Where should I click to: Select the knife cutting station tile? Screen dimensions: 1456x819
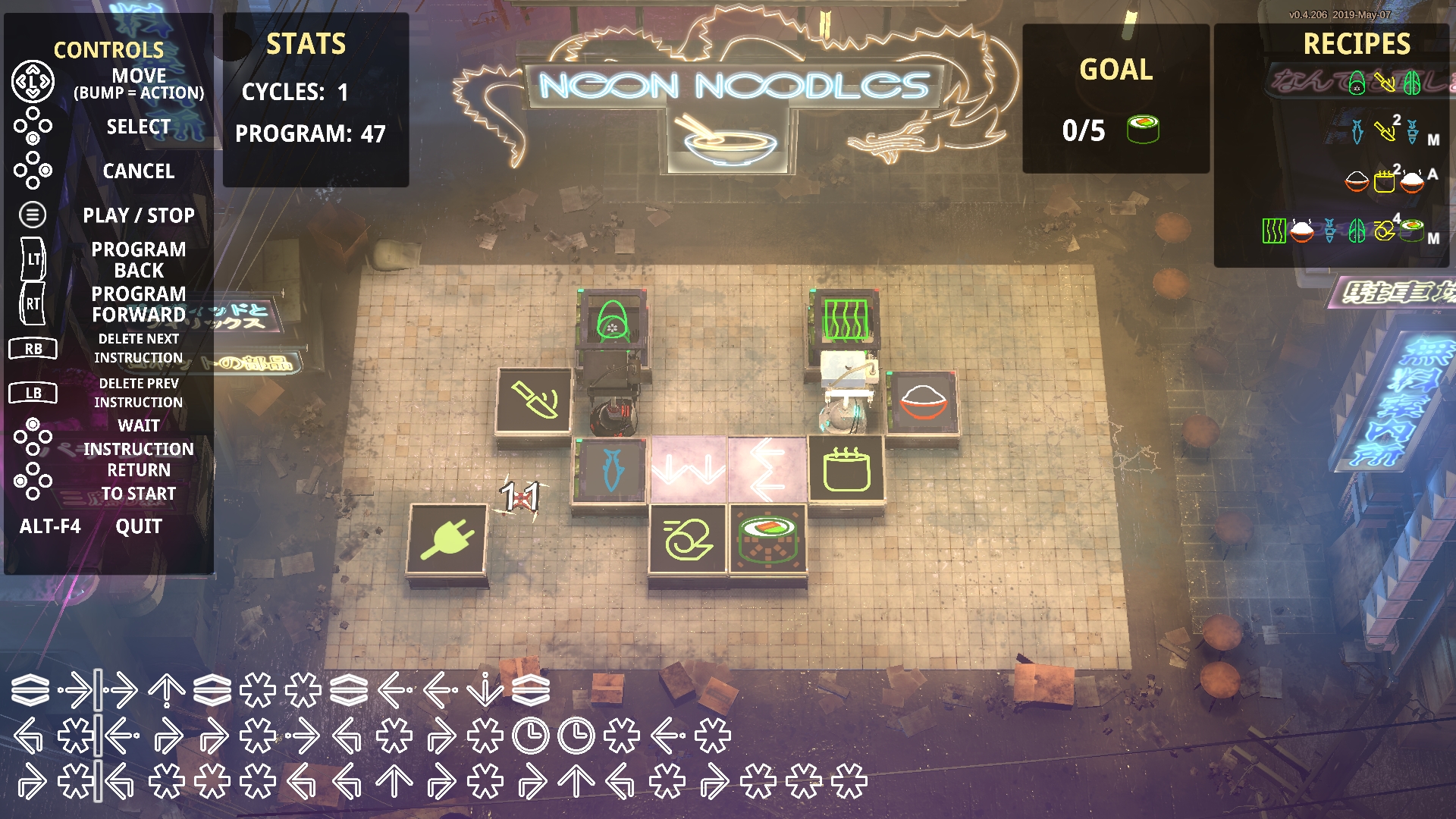534,400
